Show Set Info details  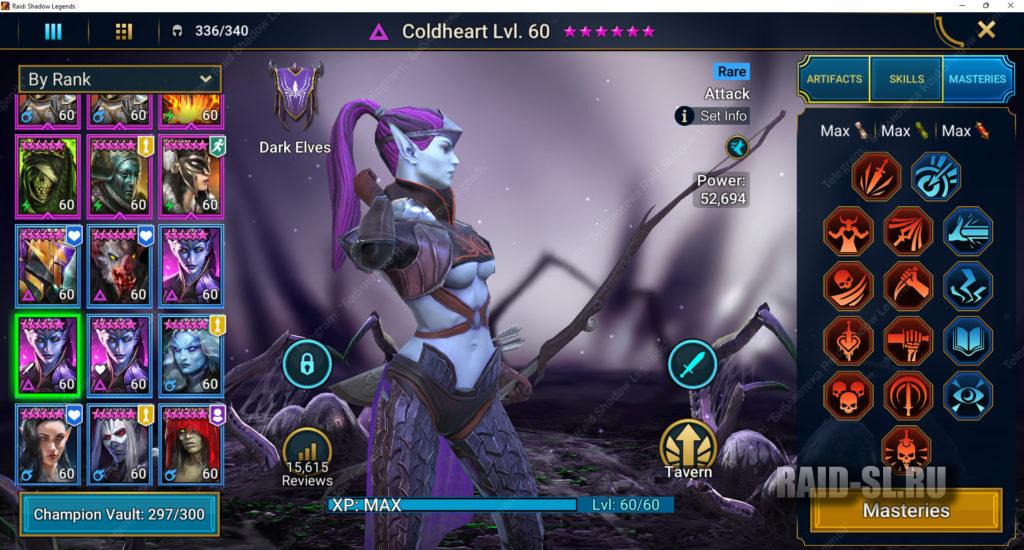click(x=712, y=116)
